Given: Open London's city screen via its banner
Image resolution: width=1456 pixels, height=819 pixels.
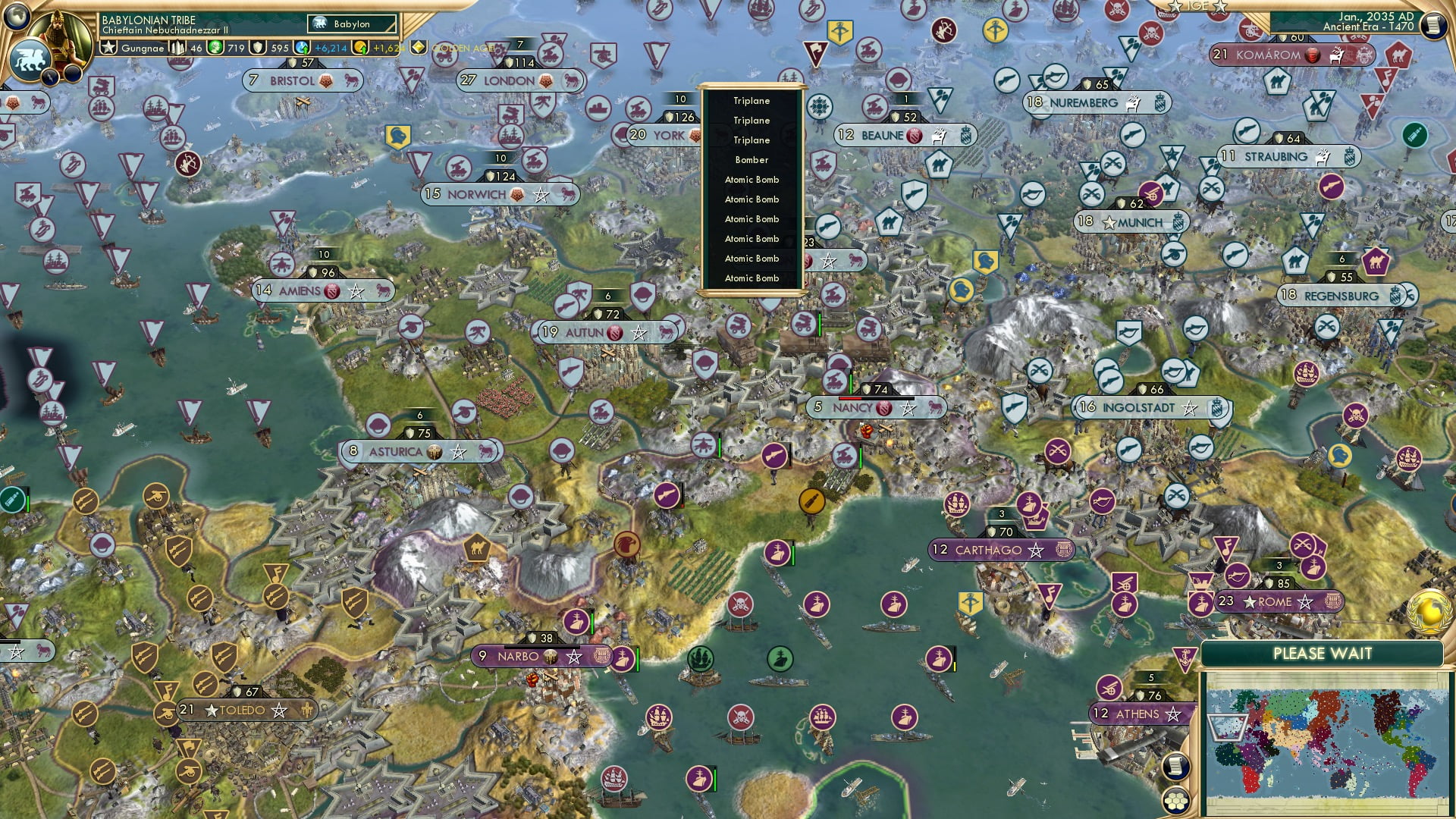Looking at the screenshot, I should pos(510,79).
